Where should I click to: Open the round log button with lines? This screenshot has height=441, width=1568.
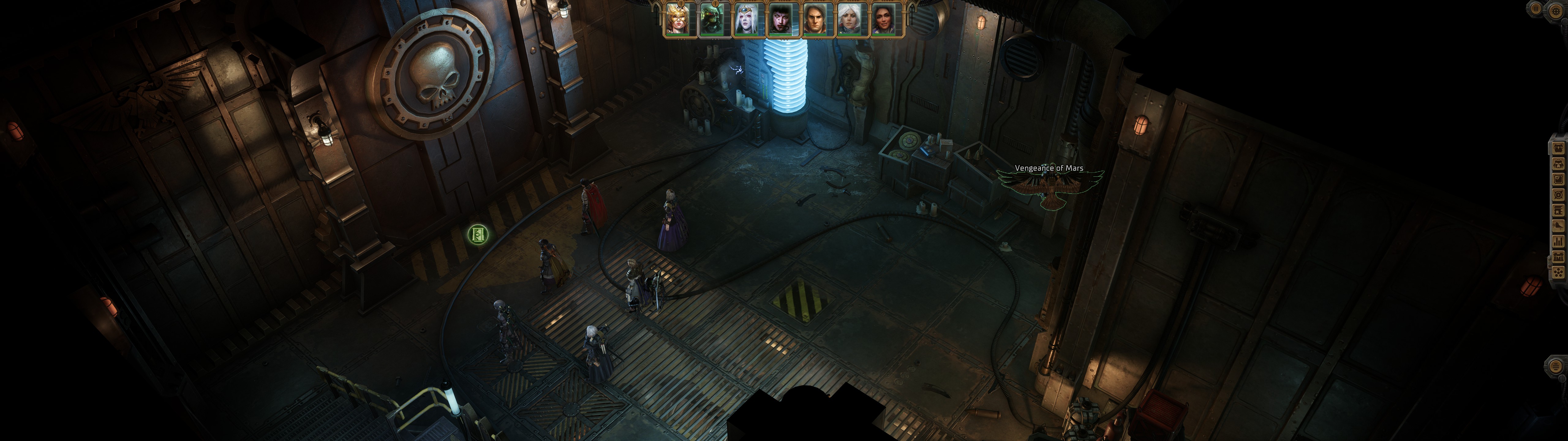point(1555,366)
